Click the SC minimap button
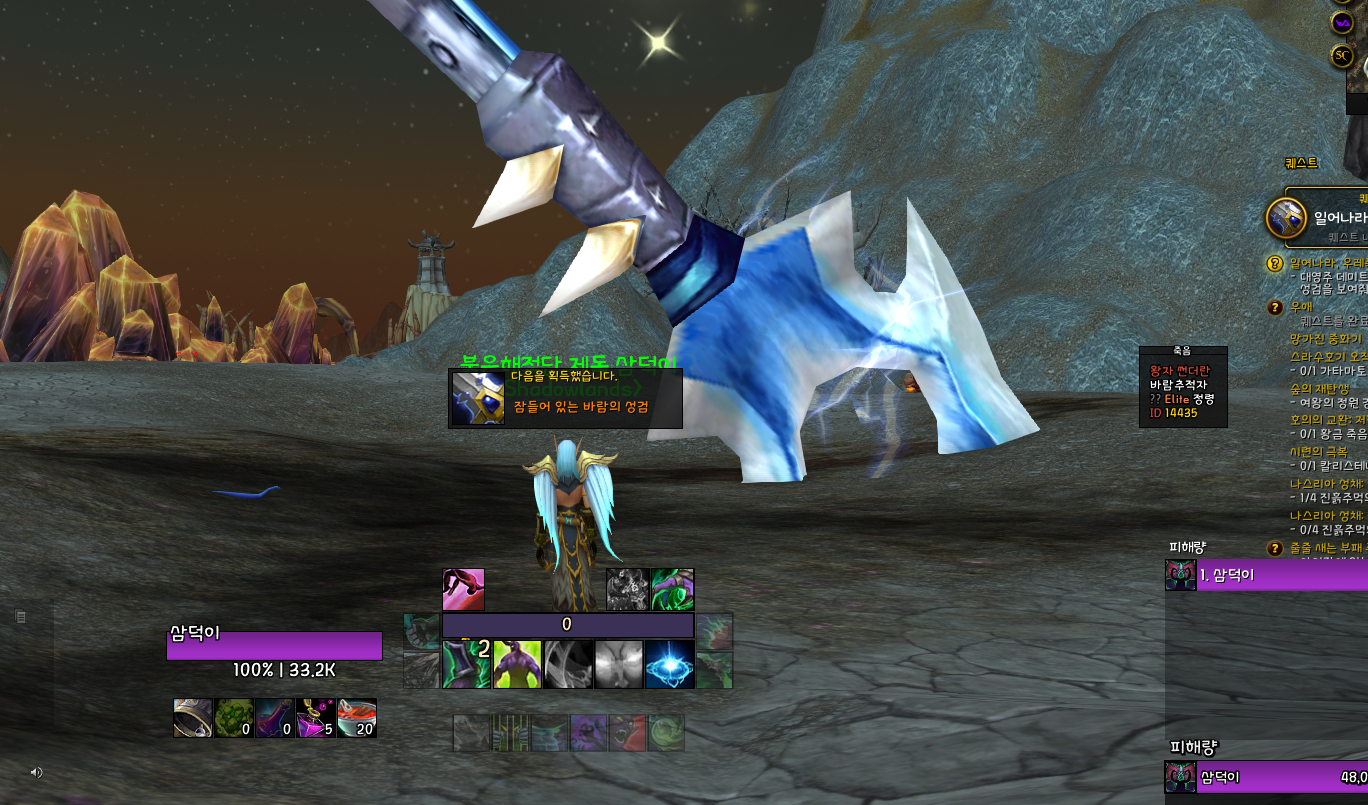 pyautogui.click(x=1342, y=56)
